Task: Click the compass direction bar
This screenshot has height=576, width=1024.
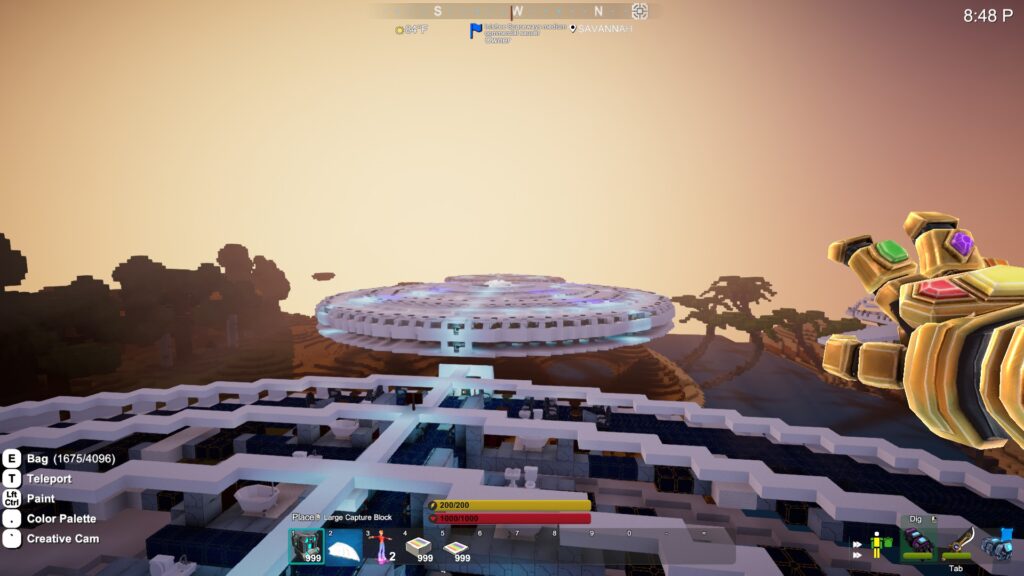Action: pos(517,11)
